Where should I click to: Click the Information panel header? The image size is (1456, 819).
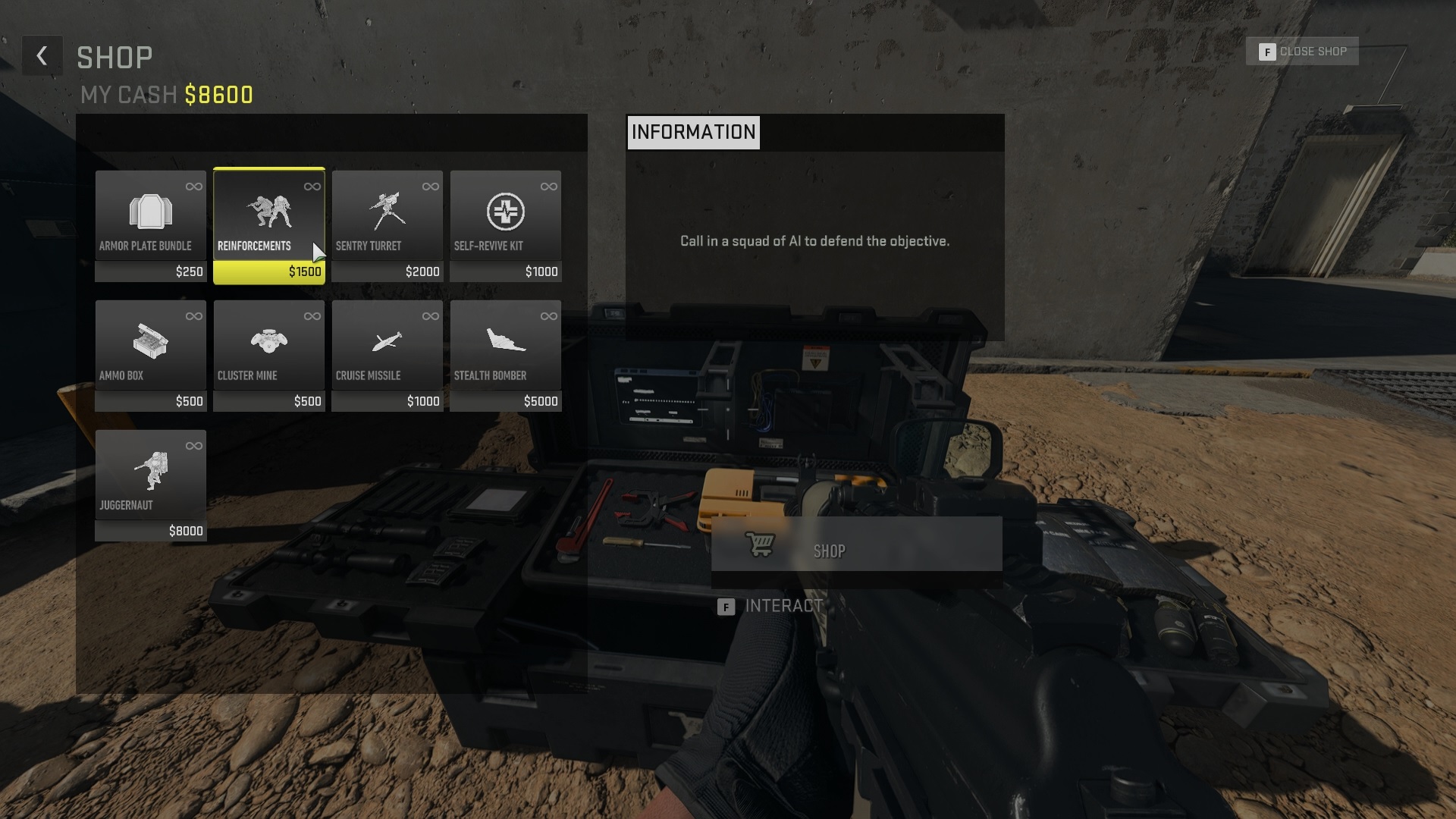click(x=693, y=132)
